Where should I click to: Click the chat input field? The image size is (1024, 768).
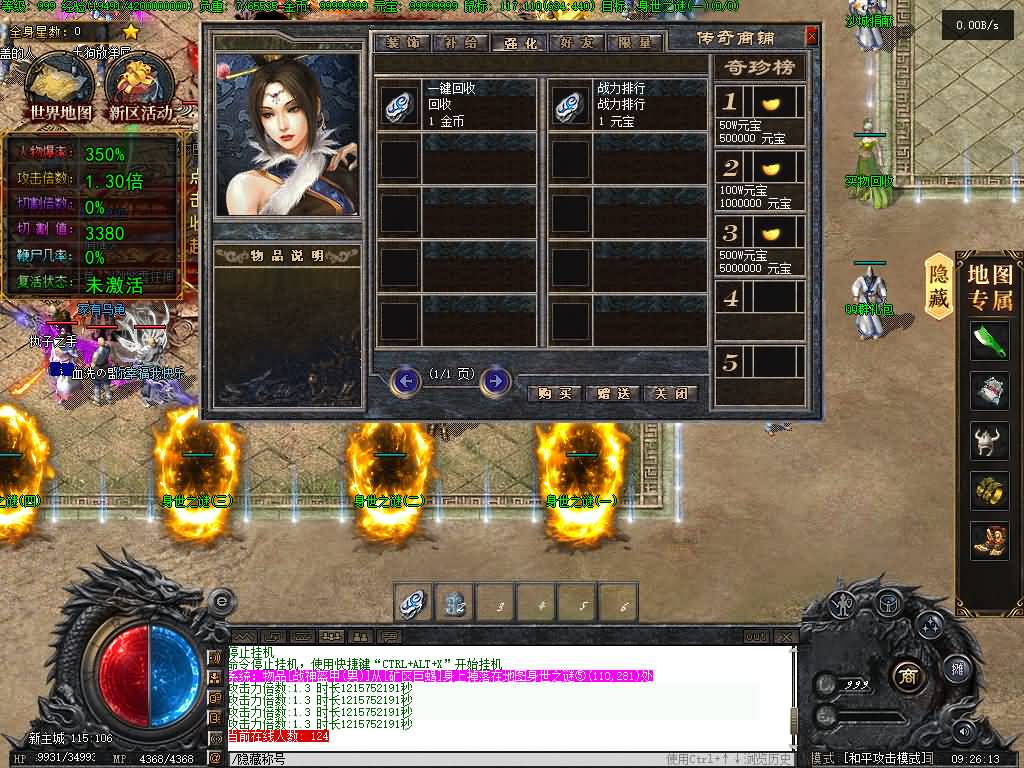450,759
